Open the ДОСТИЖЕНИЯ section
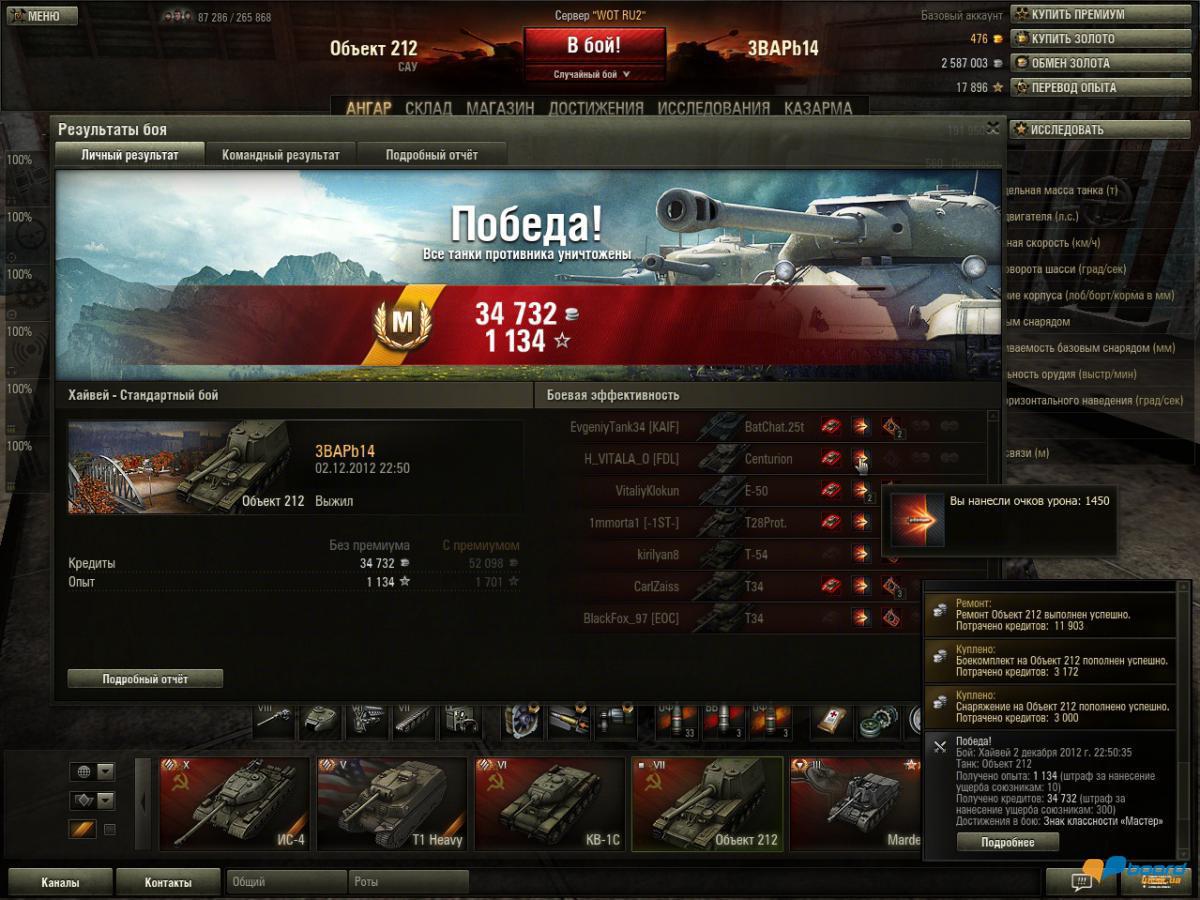Screen dimensions: 1200x900 pyautogui.click(x=596, y=108)
